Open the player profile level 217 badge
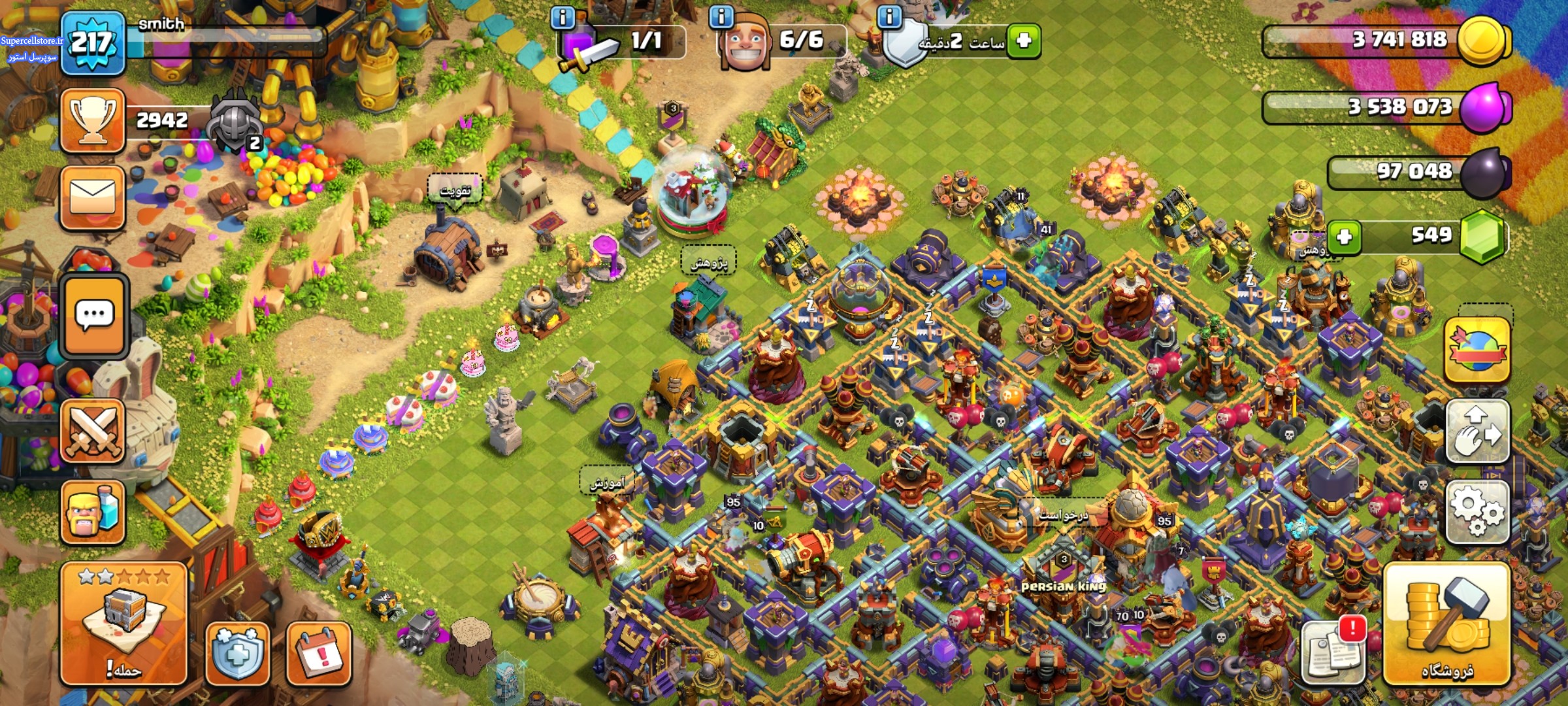 coord(92,44)
